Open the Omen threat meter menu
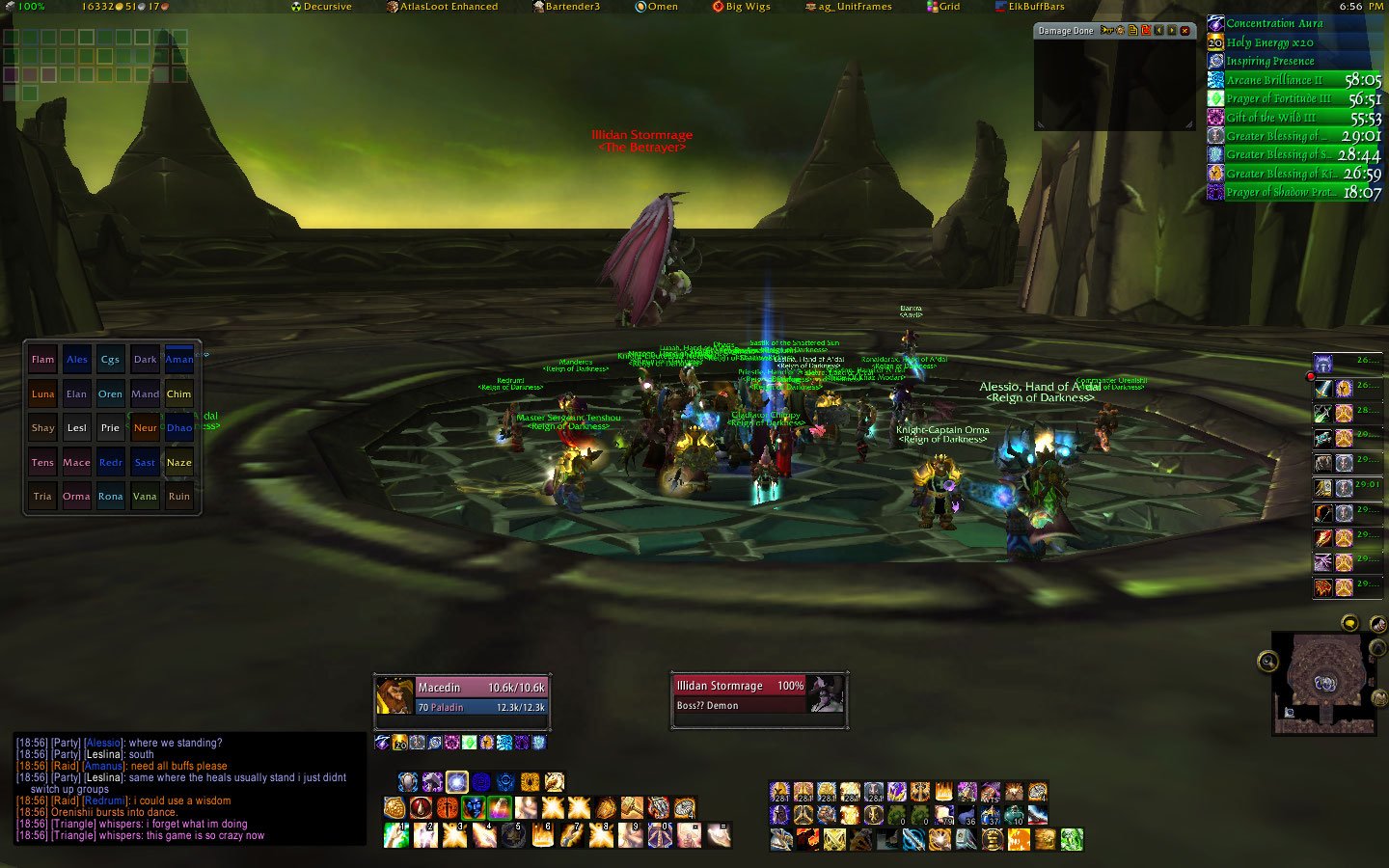Screen dimensions: 1389x868 (x=656, y=7)
